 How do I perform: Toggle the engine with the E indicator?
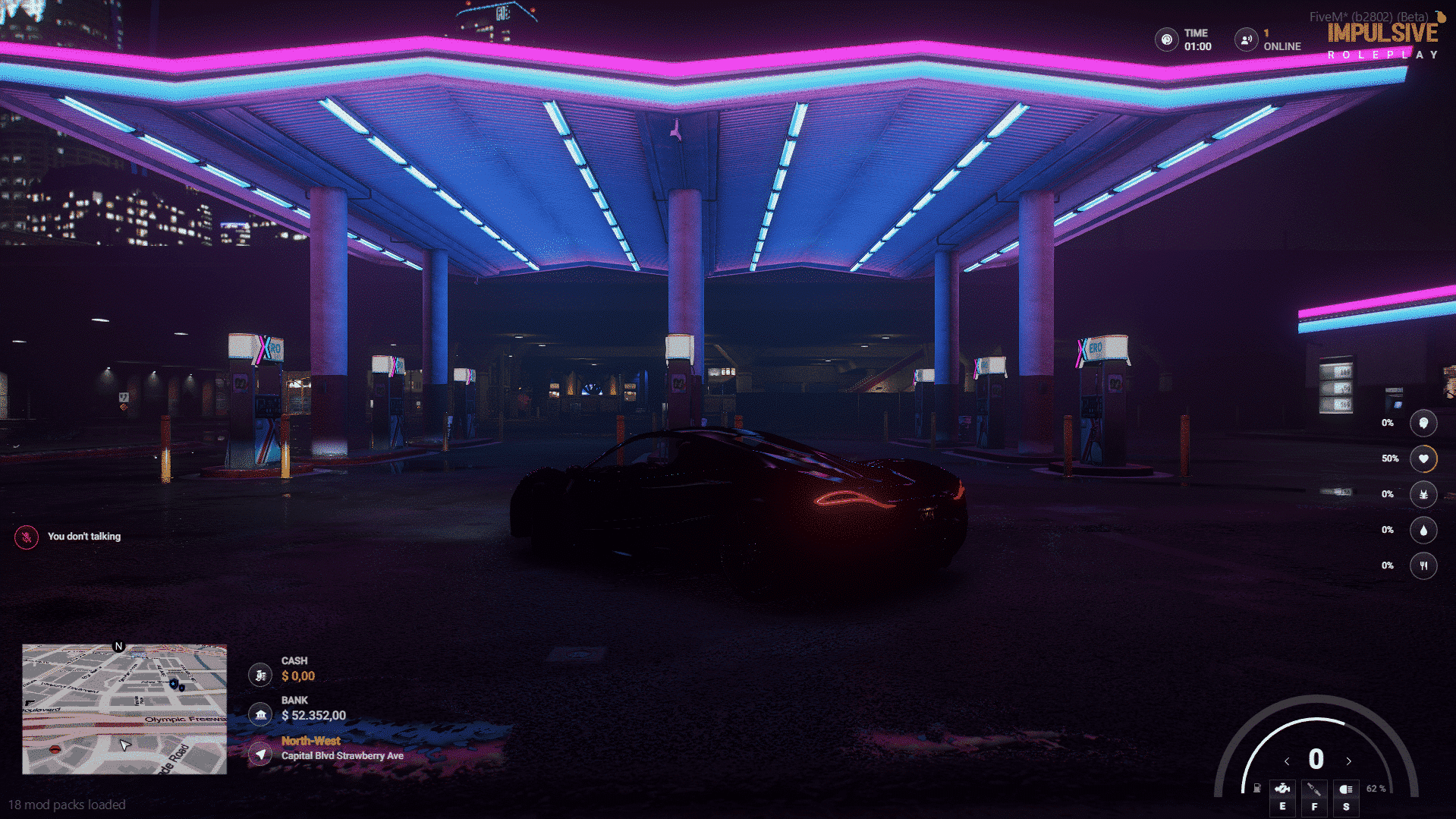pos(1283,797)
